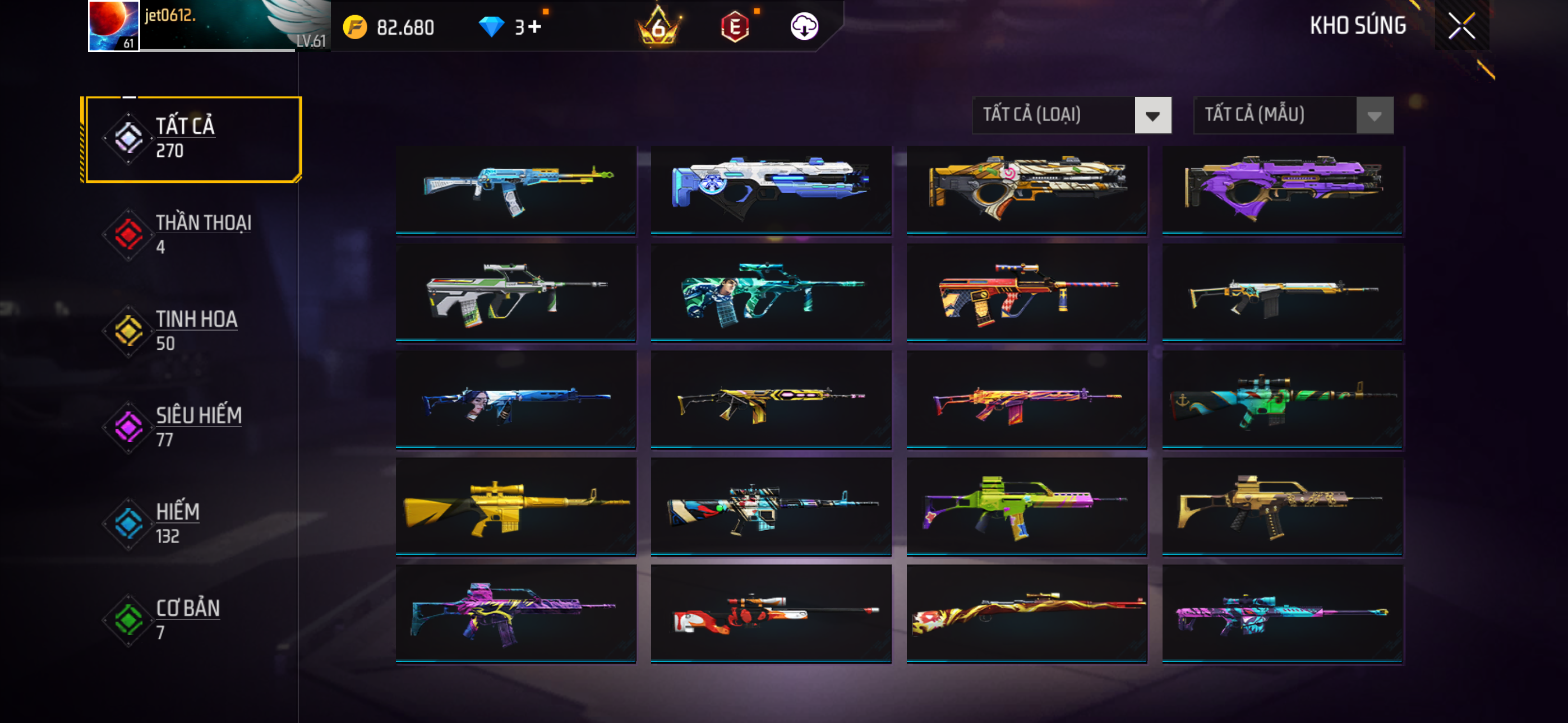Select the blue and gold AK skin
This screenshot has height=723, width=1568.
pyautogui.click(x=515, y=189)
